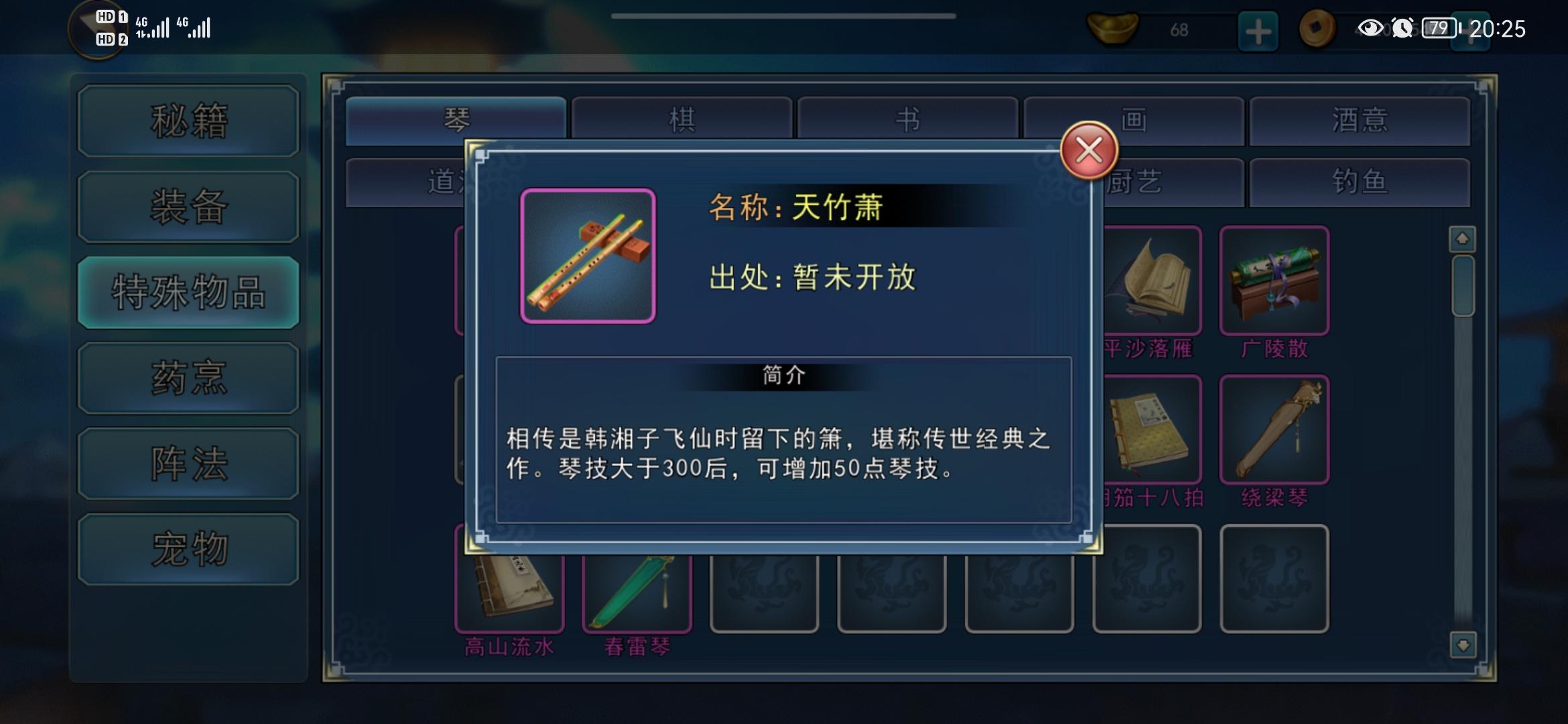Expand the 宠物 category section
Image resolution: width=1568 pixels, height=724 pixels.
click(188, 548)
